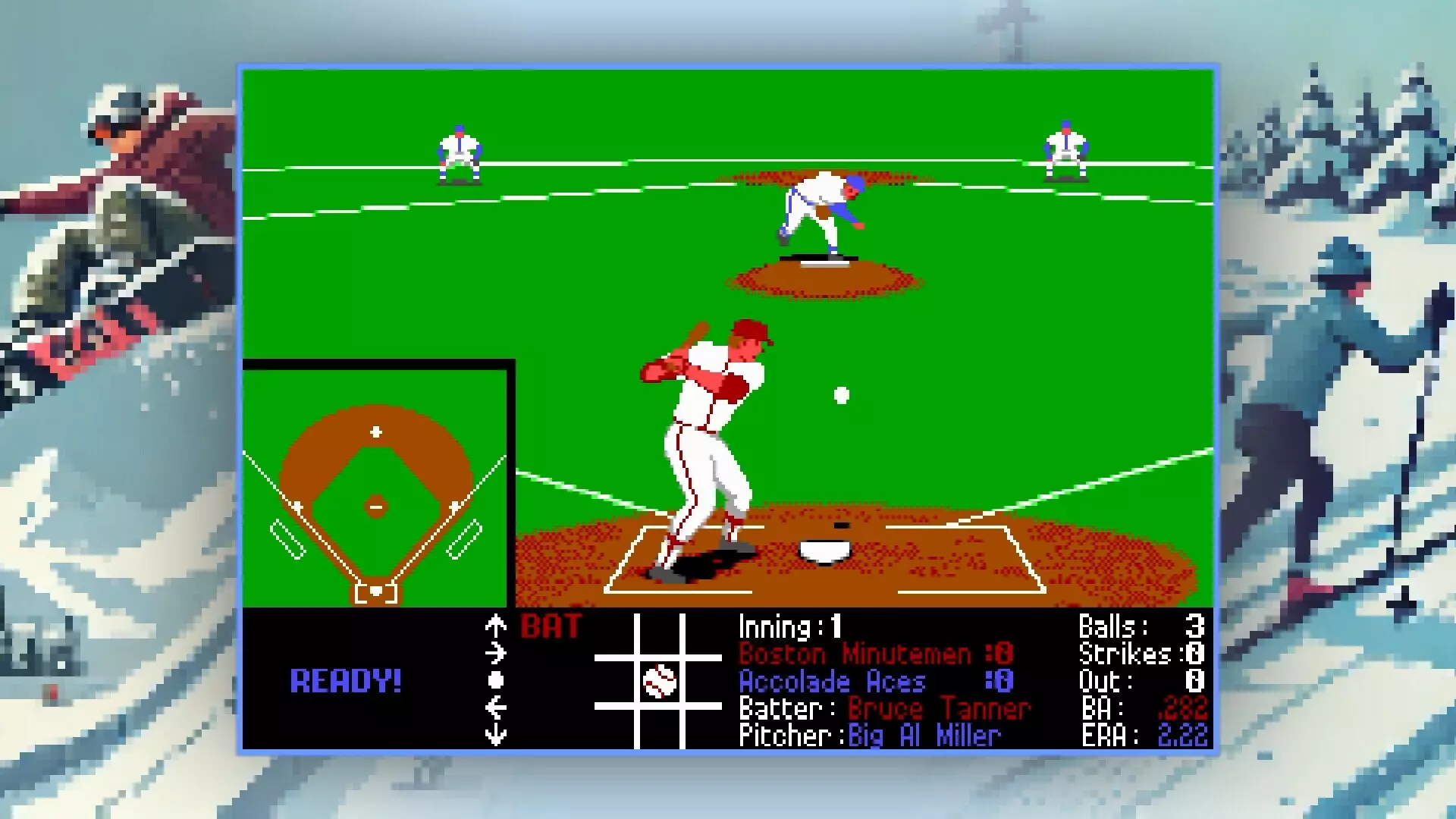
Task: Click the left-pointing aim arrow
Action: [497, 707]
